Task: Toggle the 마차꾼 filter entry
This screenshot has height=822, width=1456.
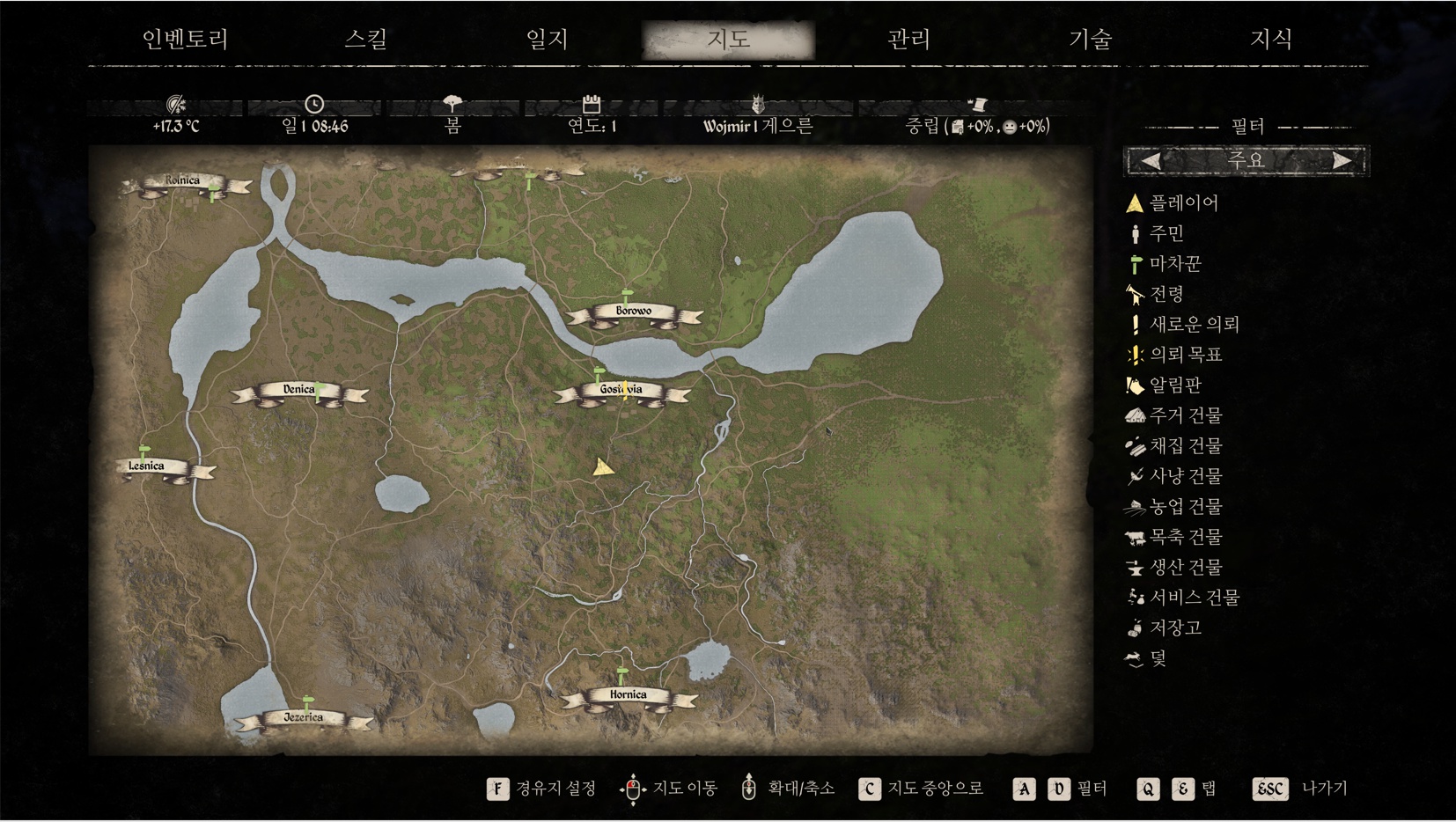Action: (x=1175, y=264)
